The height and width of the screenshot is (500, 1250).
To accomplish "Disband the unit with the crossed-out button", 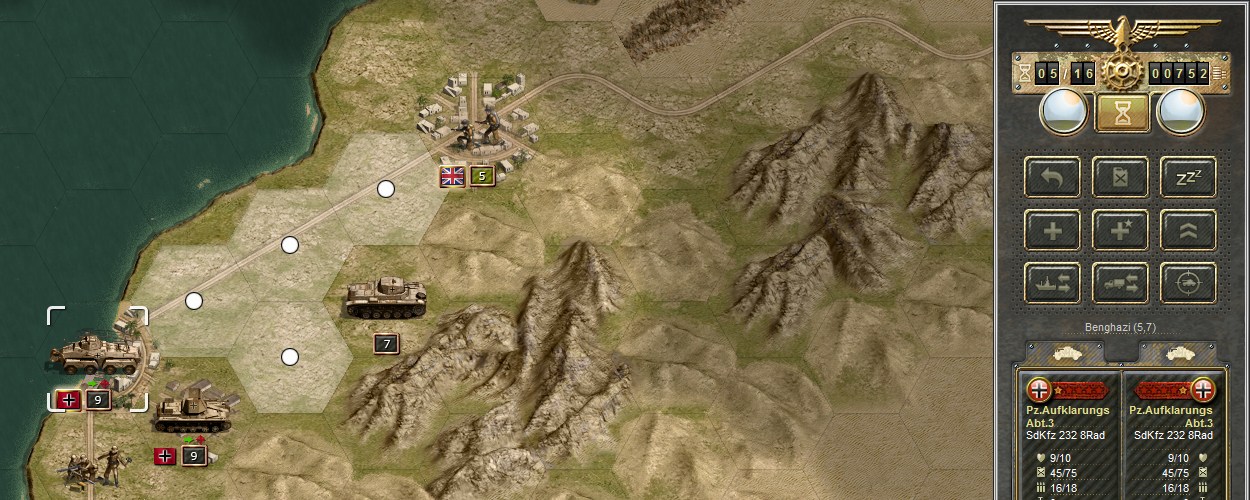I will [1120, 177].
